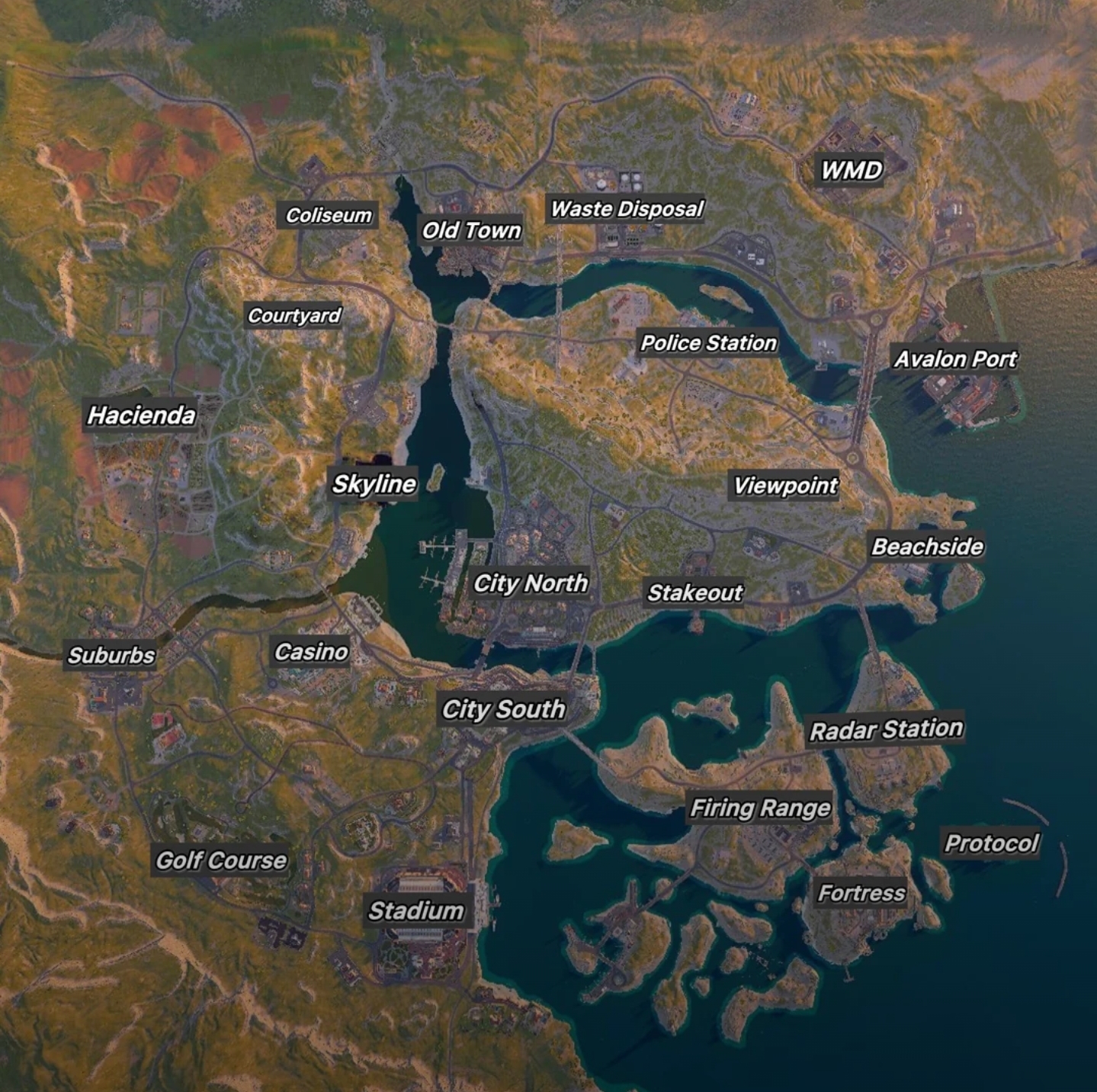1097x1092 pixels.
Task: Select the WMD location label
Action: [x=852, y=170]
